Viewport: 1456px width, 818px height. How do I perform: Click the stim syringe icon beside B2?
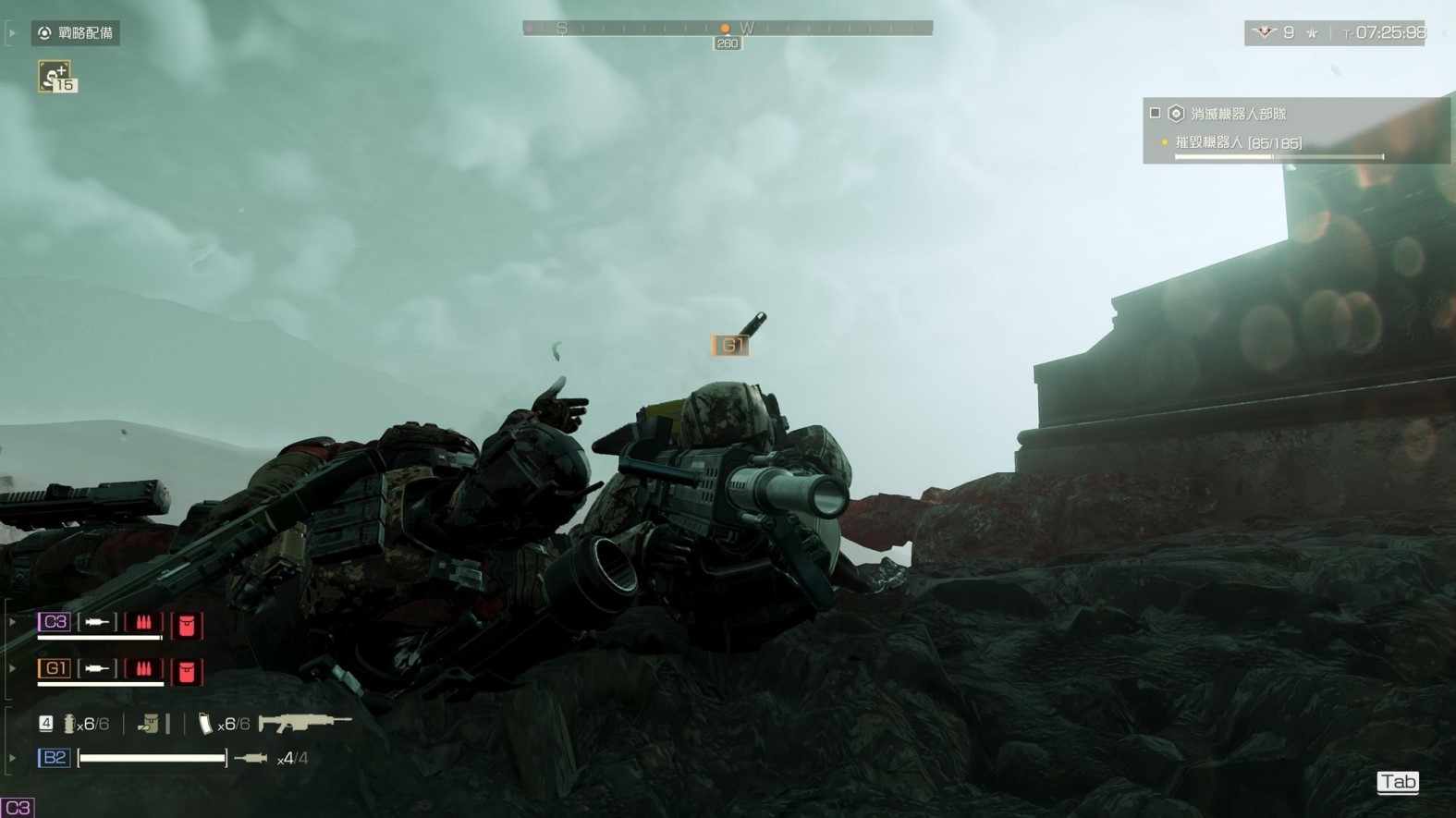pos(251,759)
